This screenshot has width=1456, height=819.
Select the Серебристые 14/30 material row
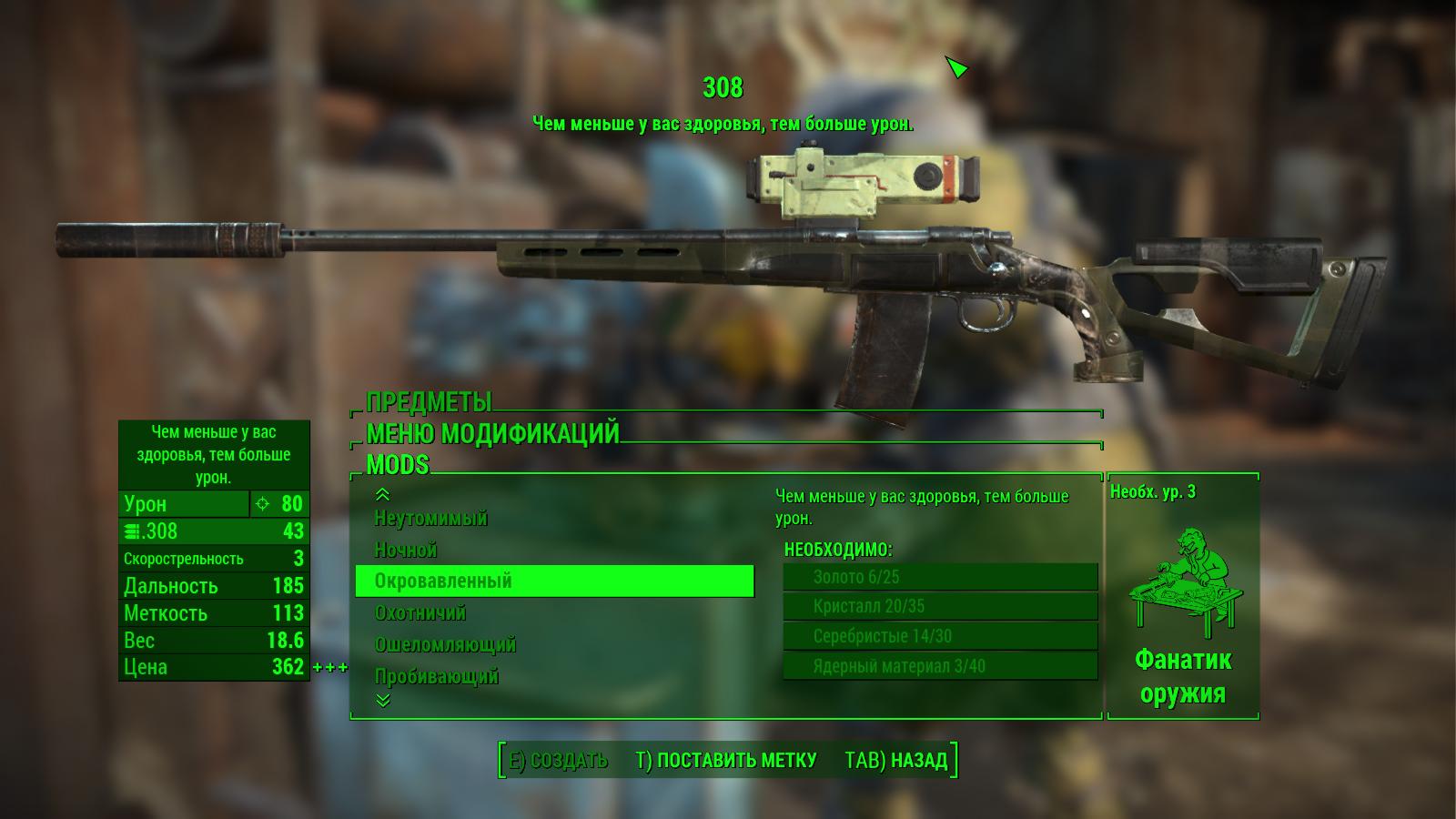pos(940,637)
